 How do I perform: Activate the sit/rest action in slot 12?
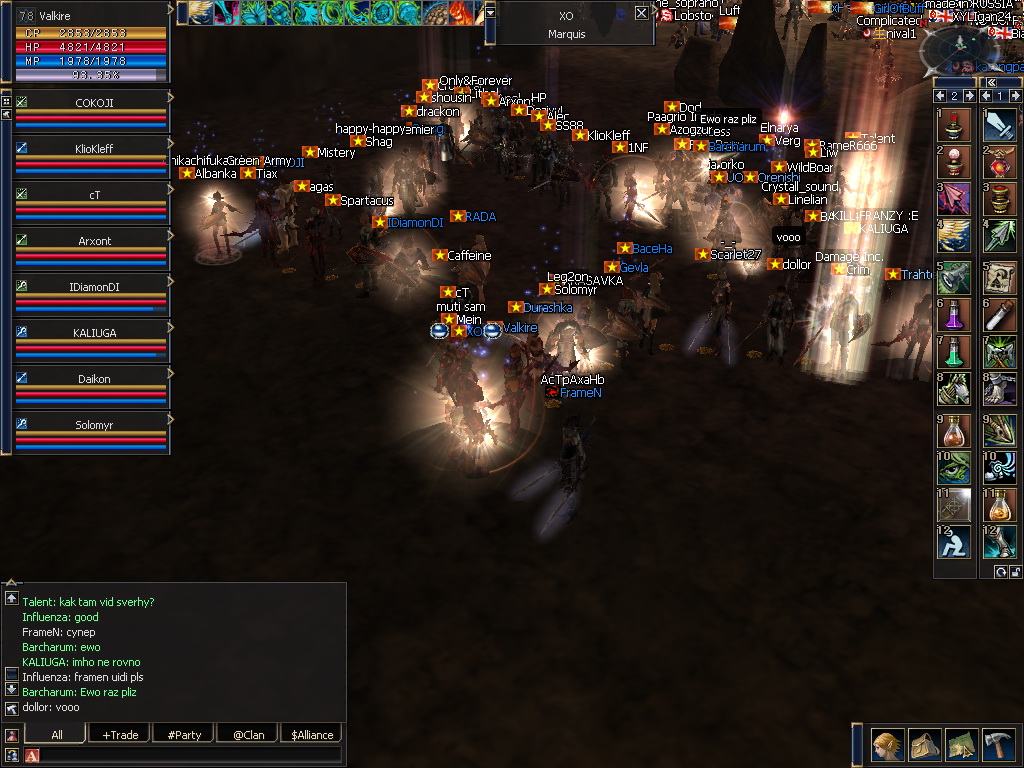pyautogui.click(x=954, y=542)
